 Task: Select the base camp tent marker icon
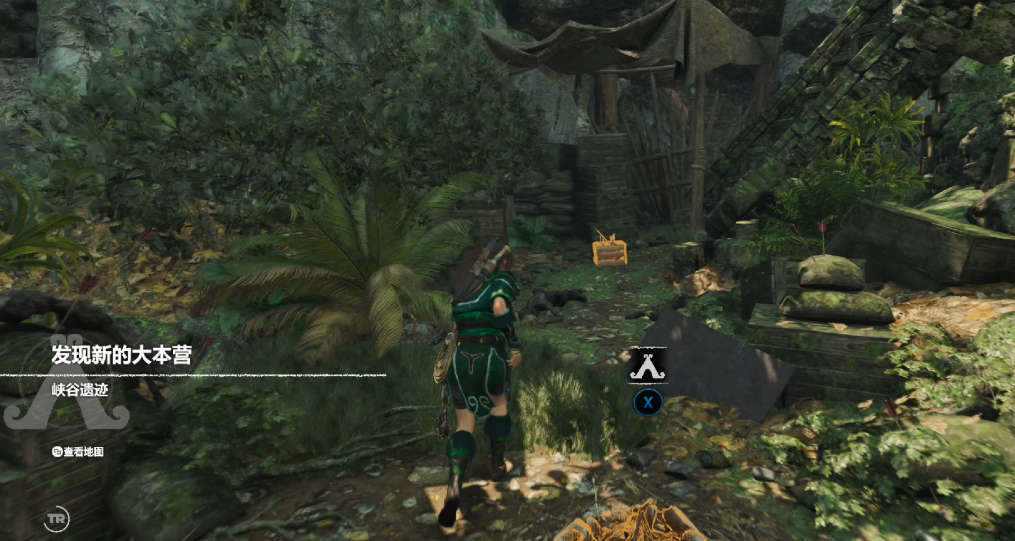tap(647, 366)
